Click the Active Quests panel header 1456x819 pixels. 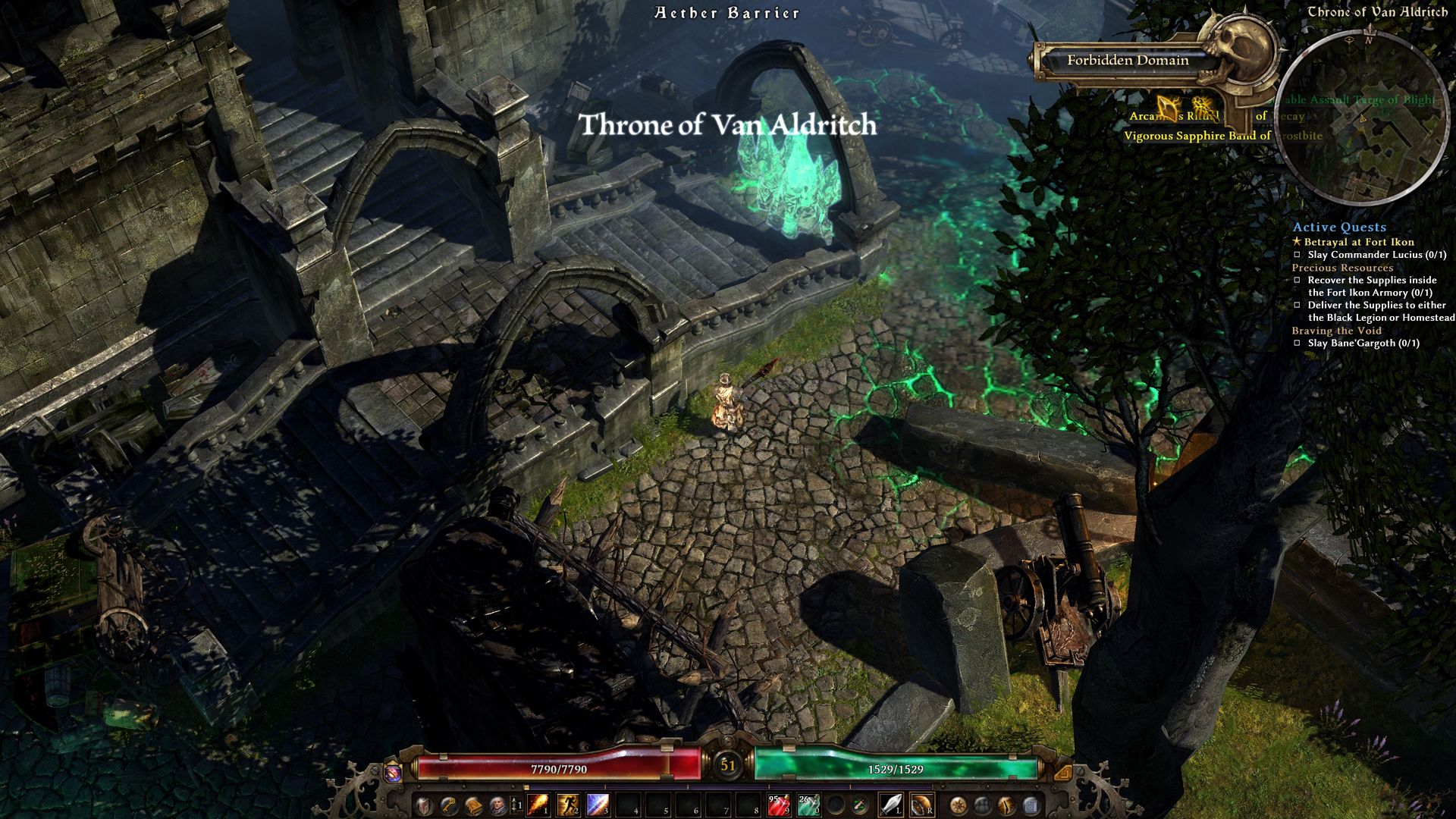pyautogui.click(x=1340, y=227)
